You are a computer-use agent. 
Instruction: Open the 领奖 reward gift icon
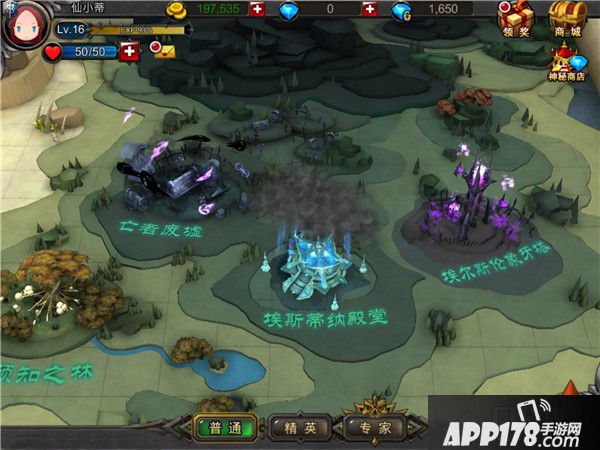pyautogui.click(x=515, y=20)
